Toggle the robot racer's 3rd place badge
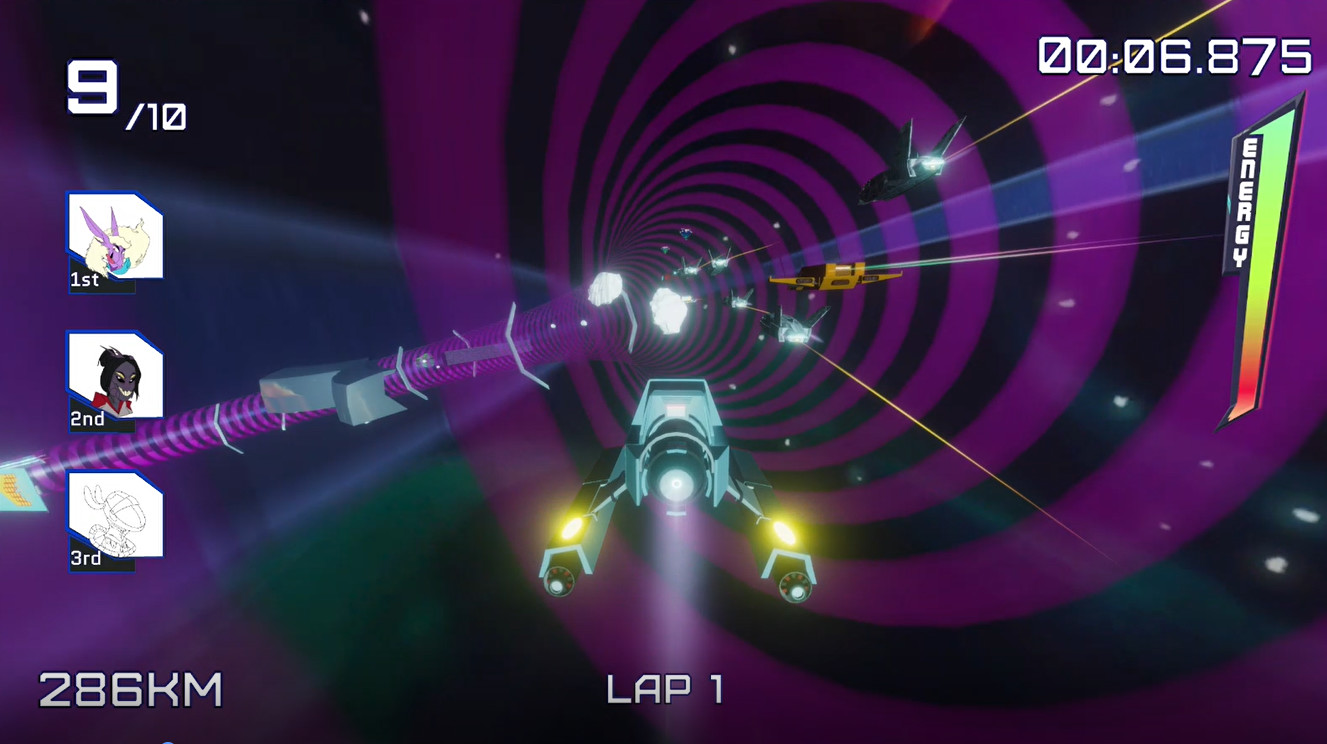 pyautogui.click(x=88, y=557)
